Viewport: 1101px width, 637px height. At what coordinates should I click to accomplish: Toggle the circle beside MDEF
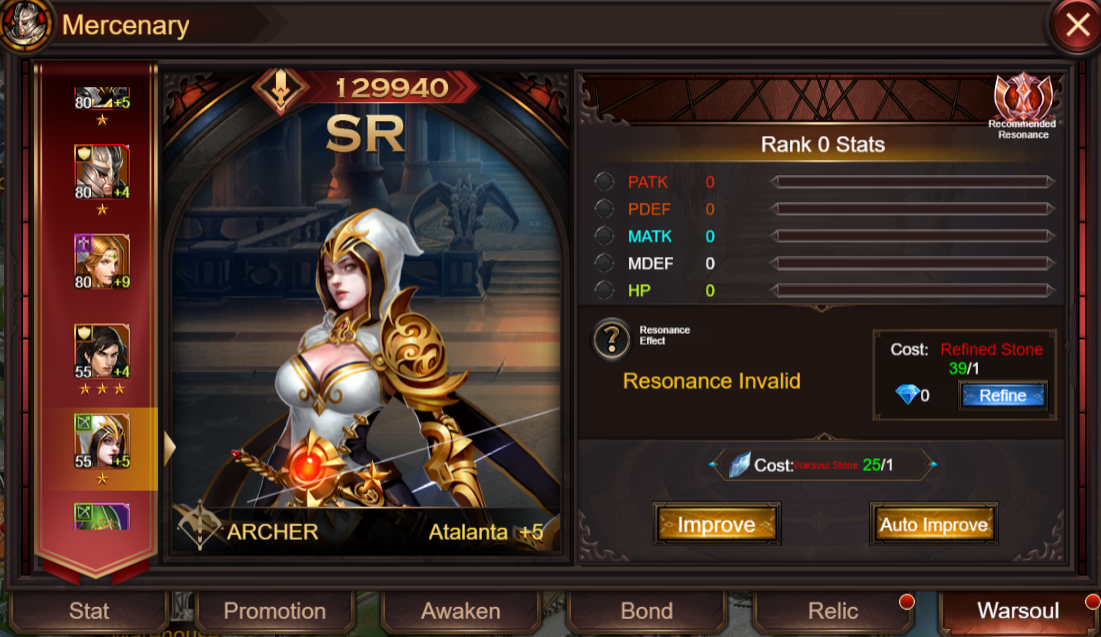point(604,263)
